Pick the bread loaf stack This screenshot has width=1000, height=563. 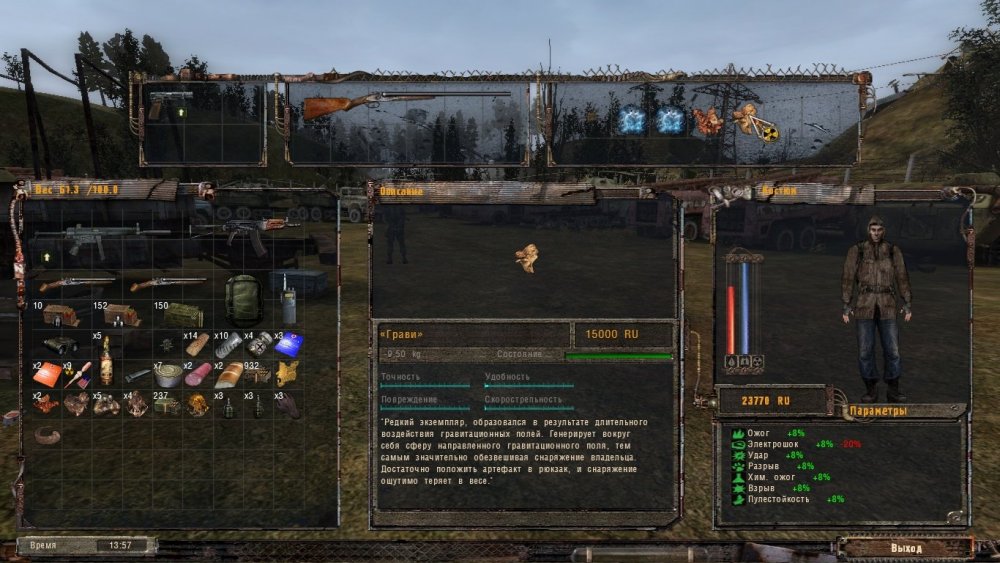tap(229, 375)
